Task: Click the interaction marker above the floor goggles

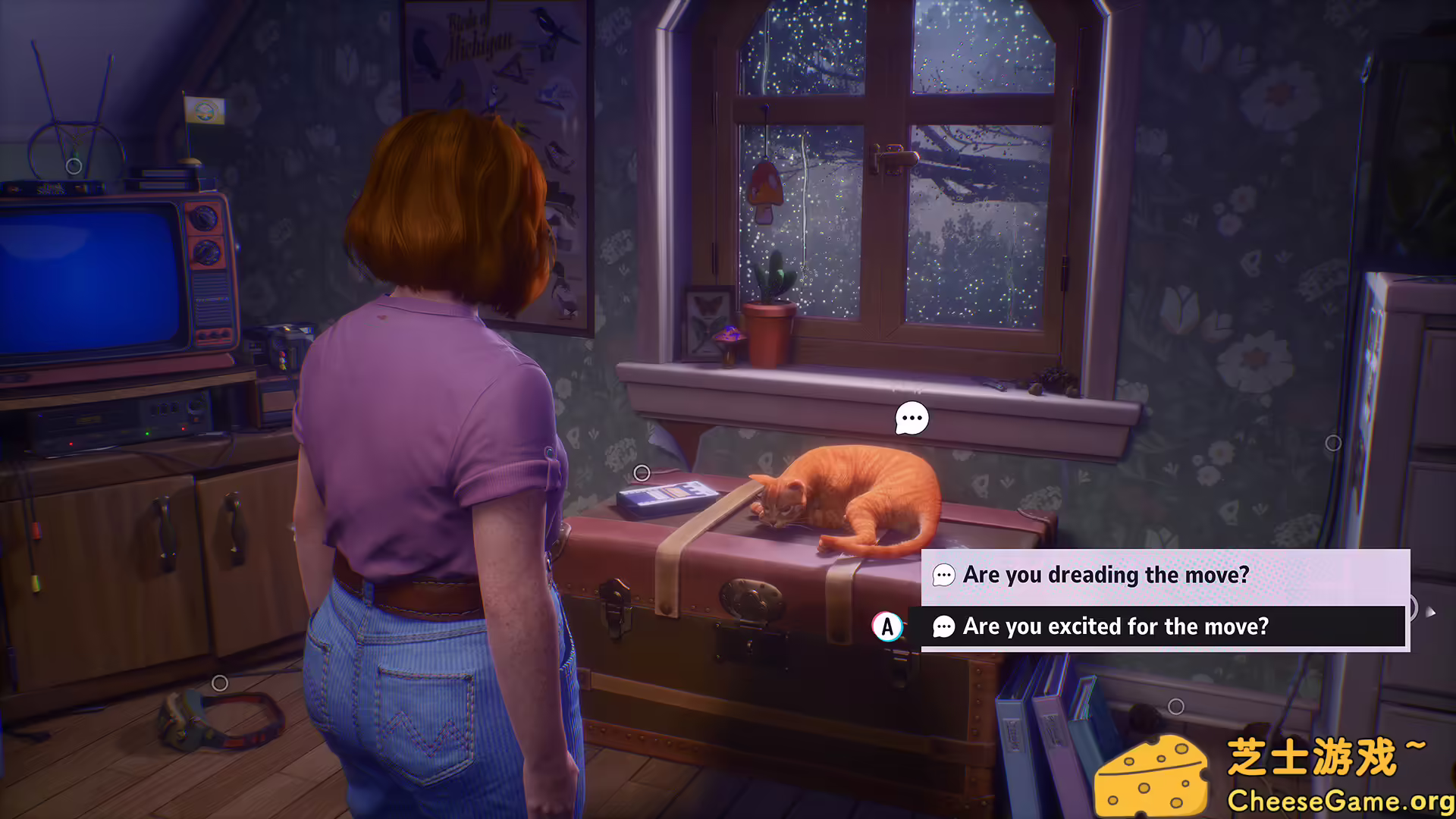Action: [x=220, y=683]
